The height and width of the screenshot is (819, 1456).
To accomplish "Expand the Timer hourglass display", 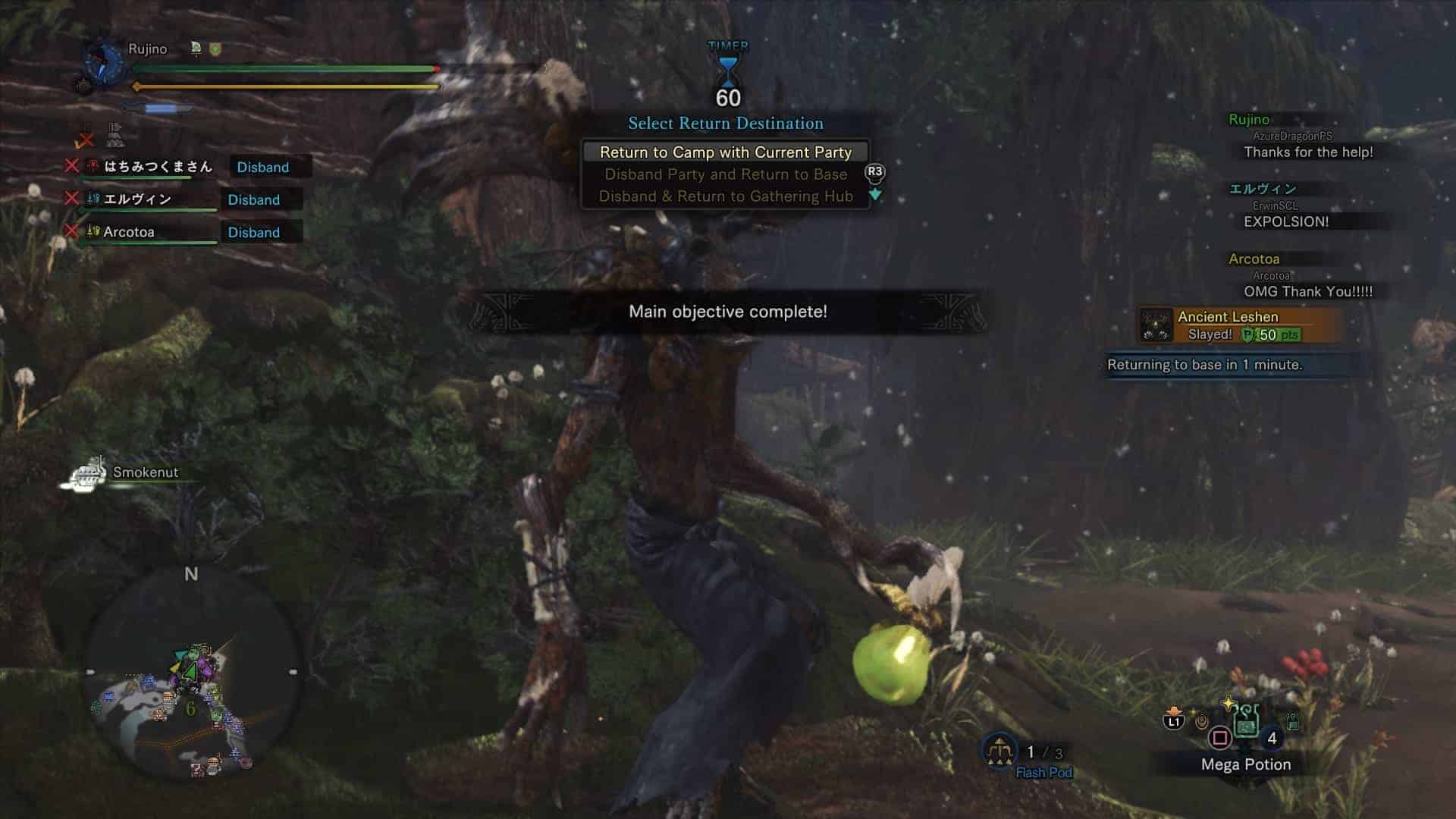I will tap(726, 72).
